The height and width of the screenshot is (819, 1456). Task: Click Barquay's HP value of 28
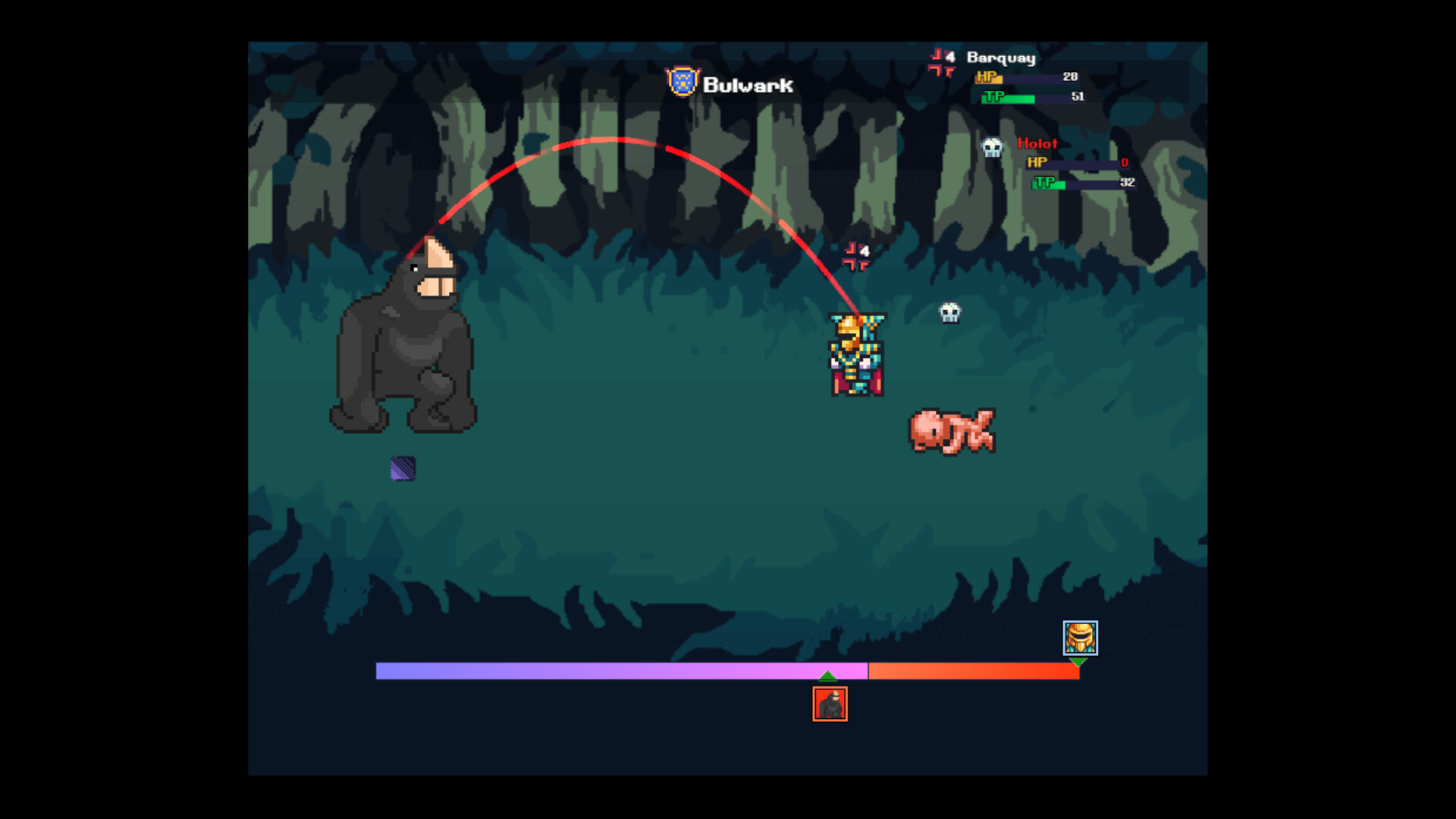1069,77
